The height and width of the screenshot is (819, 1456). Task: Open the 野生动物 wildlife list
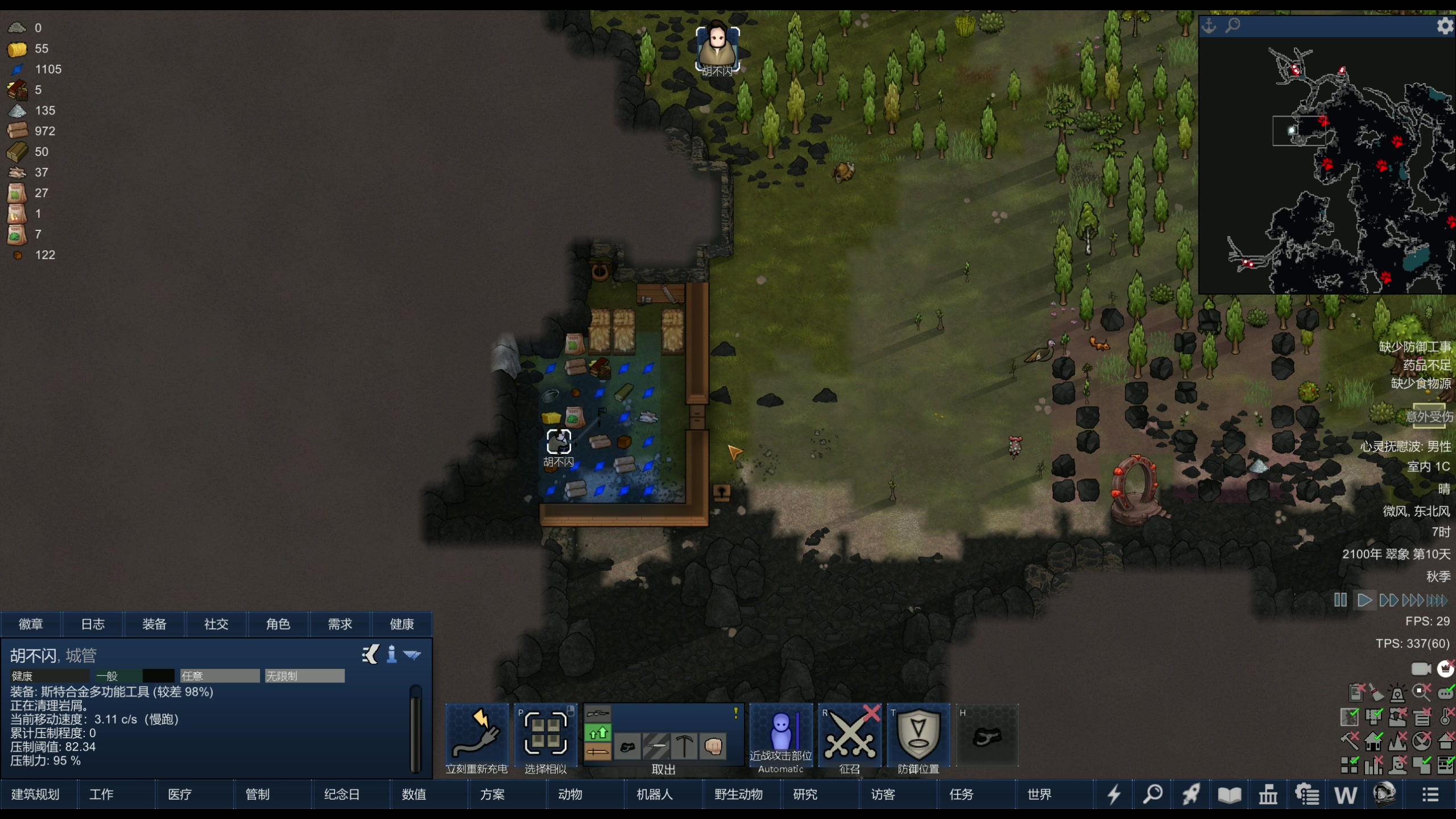(x=738, y=795)
